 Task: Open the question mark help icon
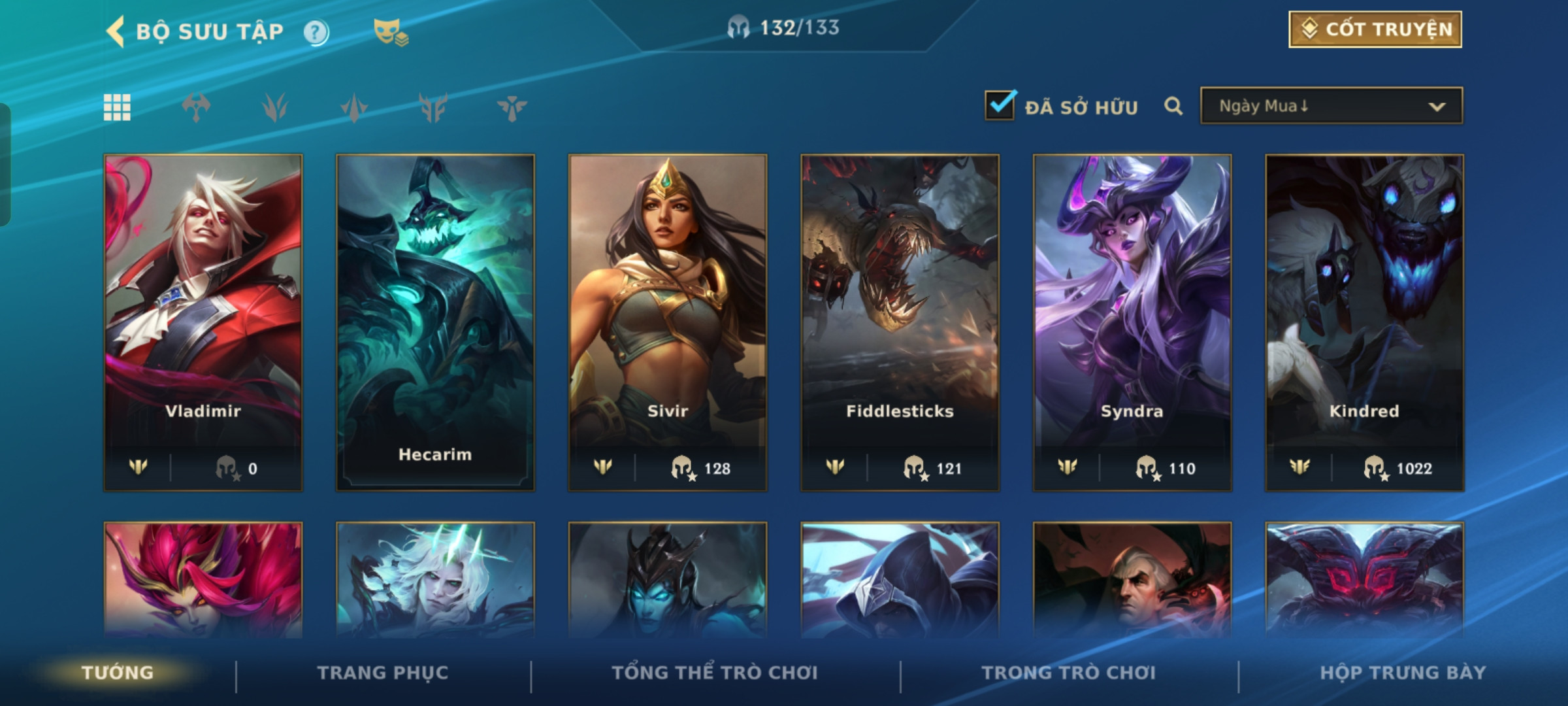click(316, 32)
